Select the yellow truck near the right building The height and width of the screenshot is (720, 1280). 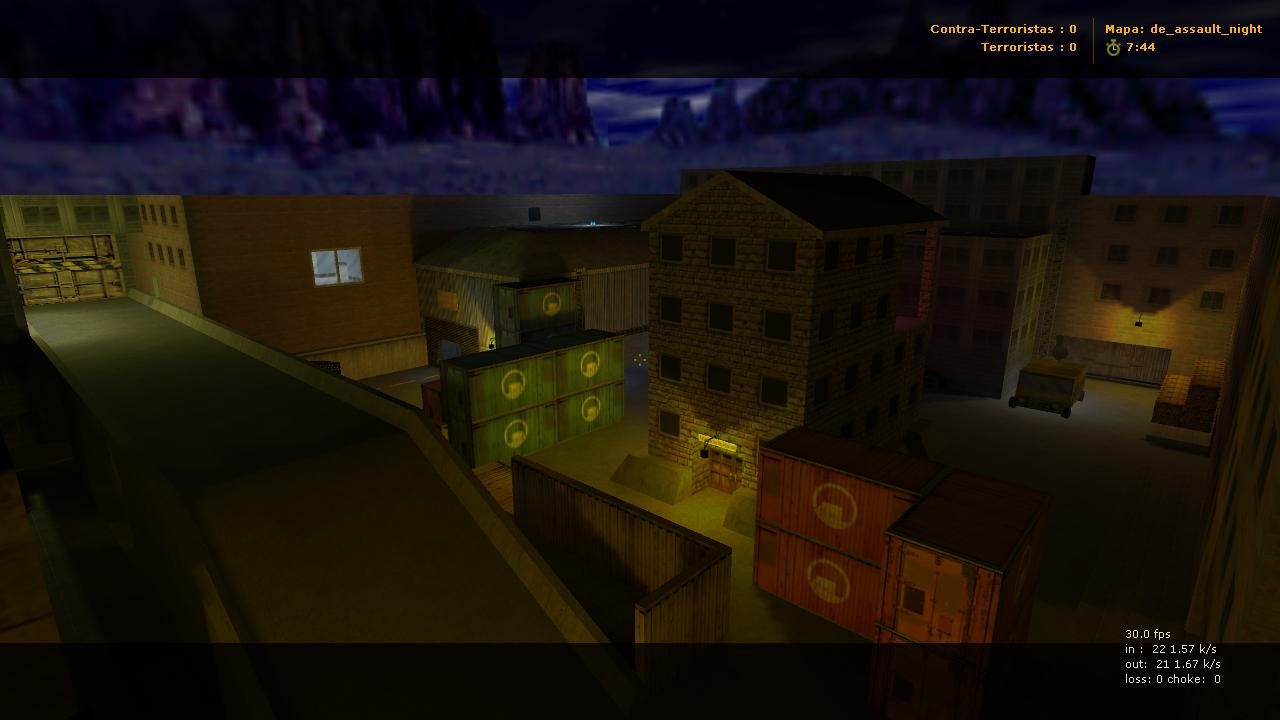coord(1045,384)
